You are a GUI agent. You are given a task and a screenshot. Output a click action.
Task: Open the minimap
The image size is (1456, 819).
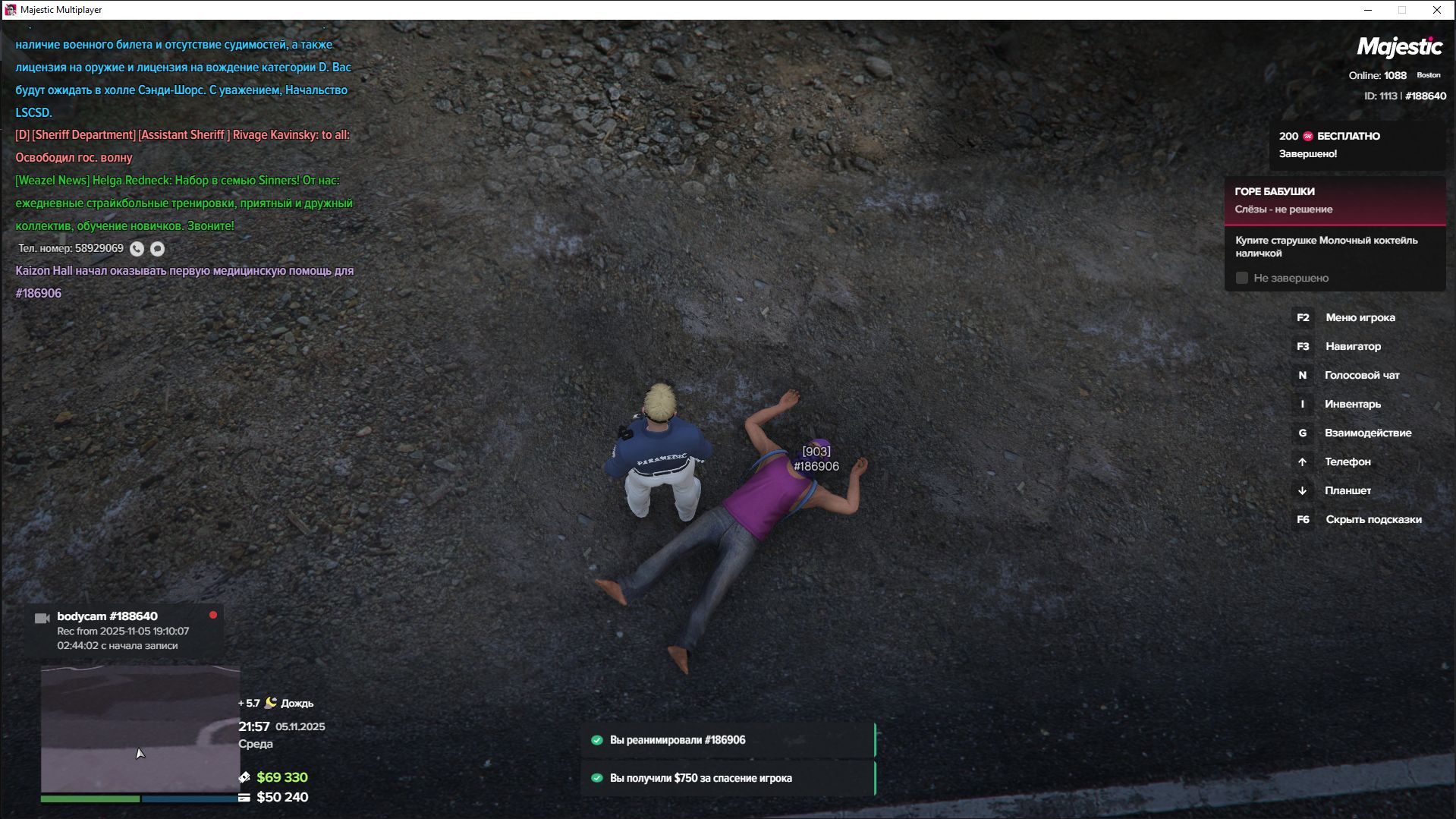140,729
